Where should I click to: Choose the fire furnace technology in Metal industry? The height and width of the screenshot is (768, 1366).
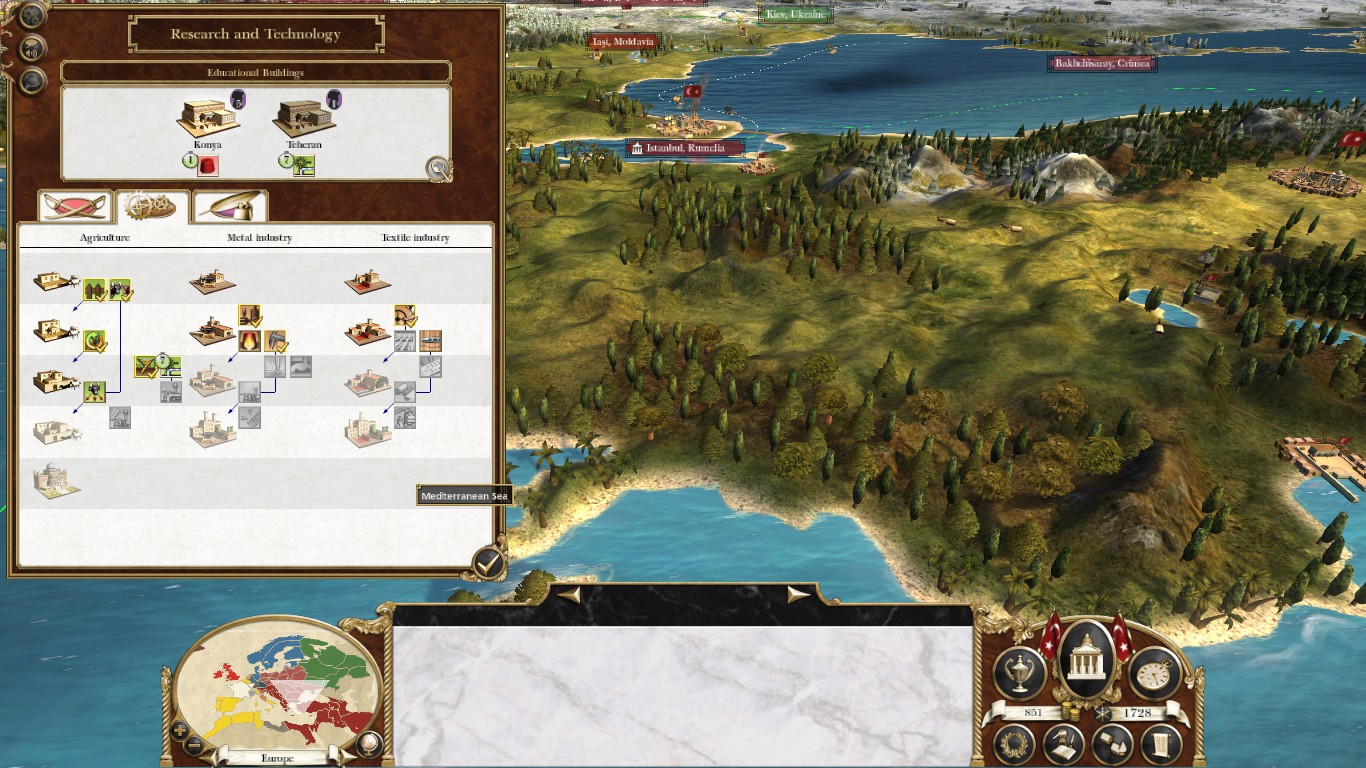[x=249, y=341]
